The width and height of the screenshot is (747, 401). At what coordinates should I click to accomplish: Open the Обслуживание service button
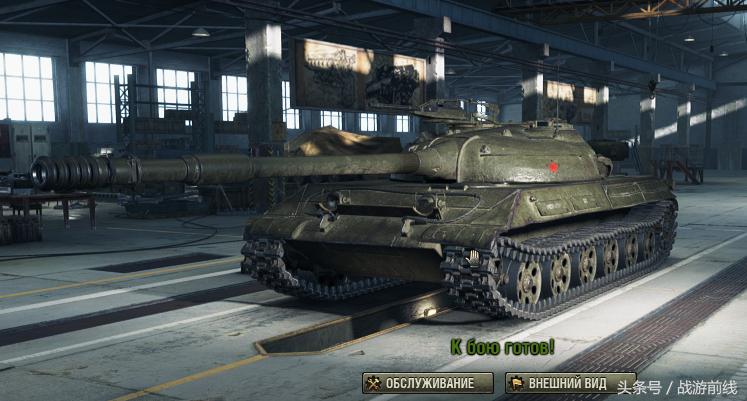pyautogui.click(x=428, y=383)
